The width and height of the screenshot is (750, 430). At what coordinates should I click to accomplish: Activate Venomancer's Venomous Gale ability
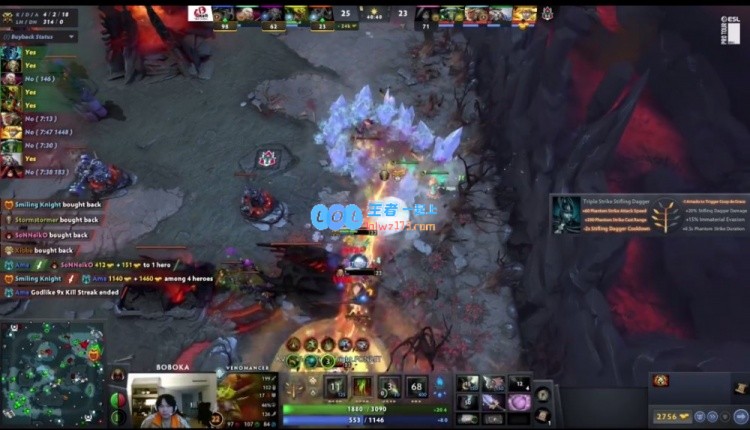point(336,388)
